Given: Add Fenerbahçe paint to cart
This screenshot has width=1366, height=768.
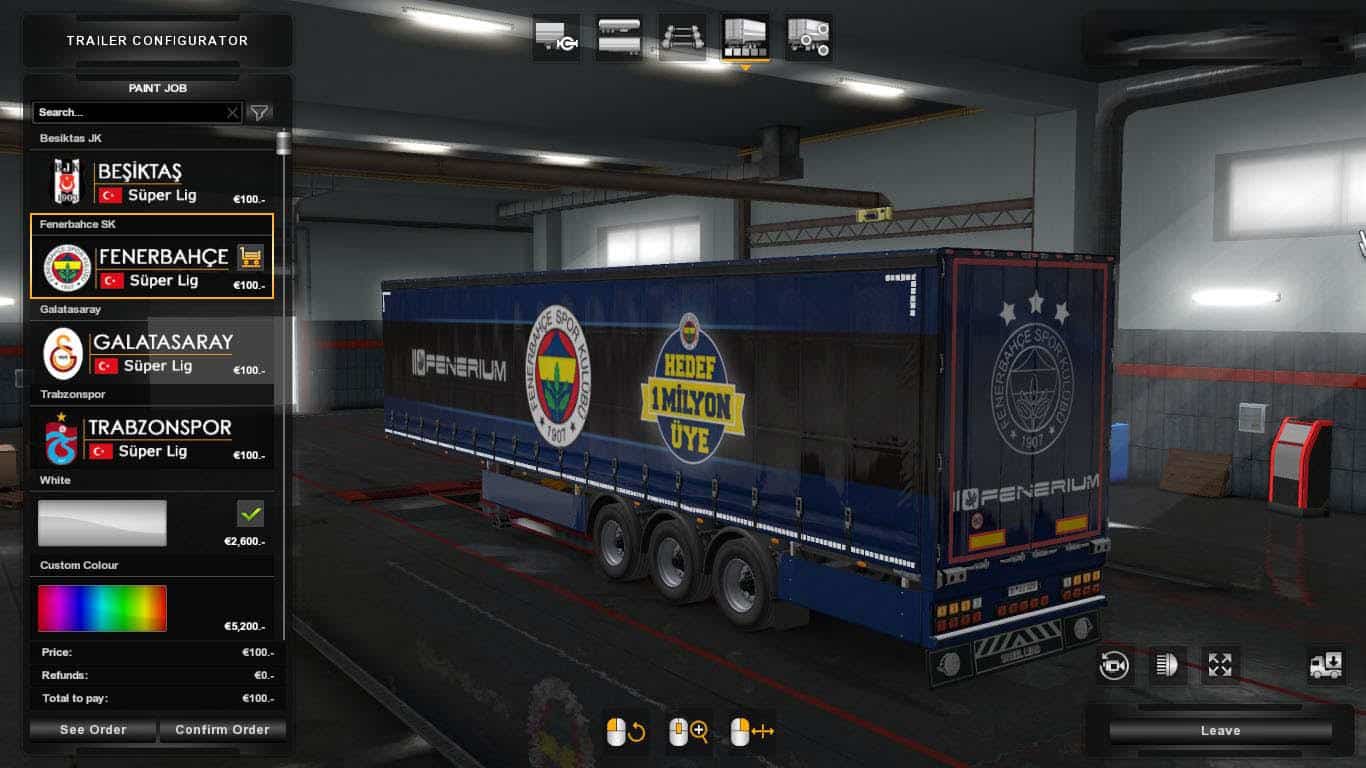Looking at the screenshot, I should click(250, 258).
